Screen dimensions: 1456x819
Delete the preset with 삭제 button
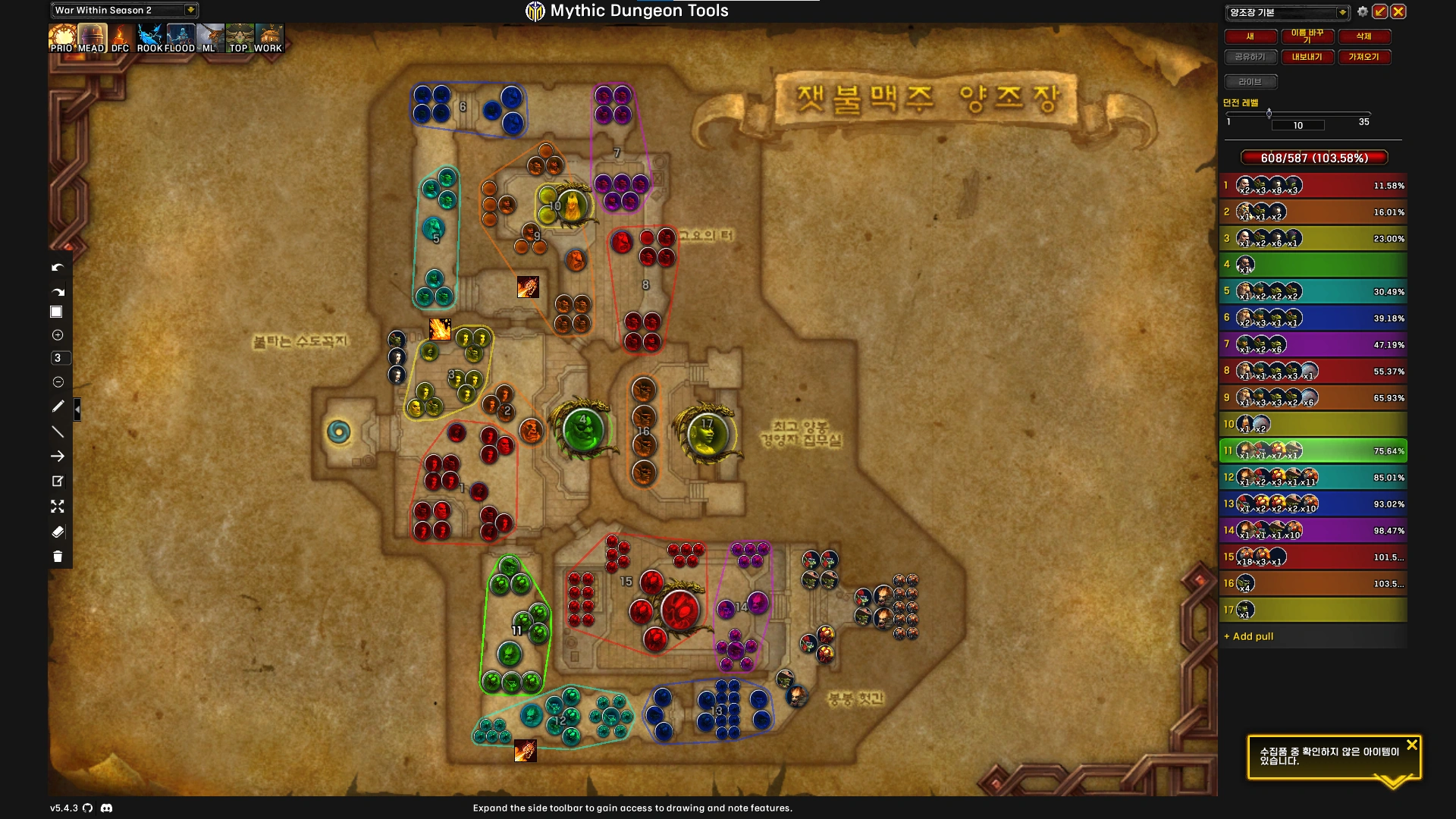tap(1363, 36)
